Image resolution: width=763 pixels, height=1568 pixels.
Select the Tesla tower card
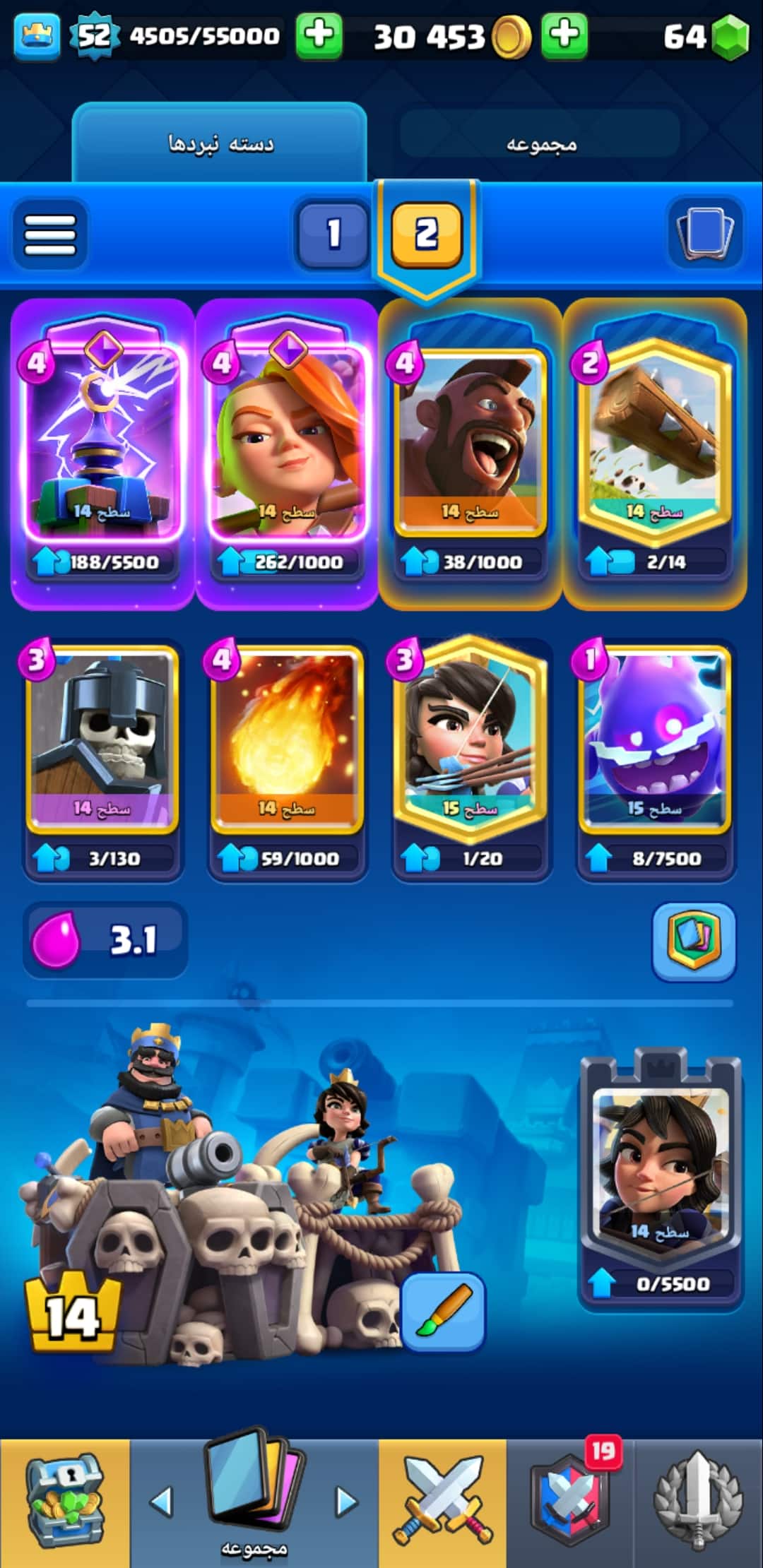pyautogui.click(x=102, y=438)
